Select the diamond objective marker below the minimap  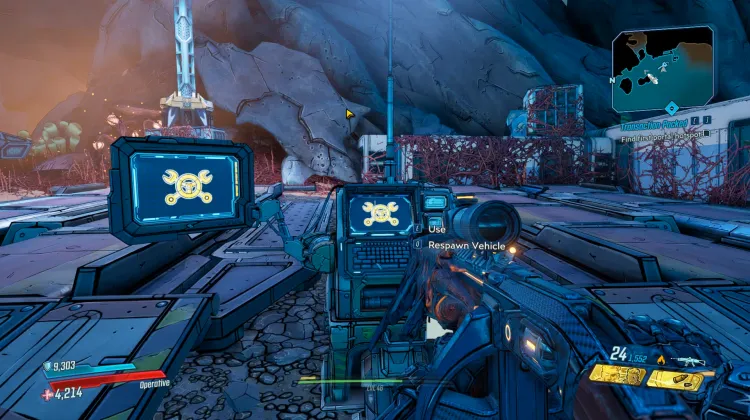672,107
